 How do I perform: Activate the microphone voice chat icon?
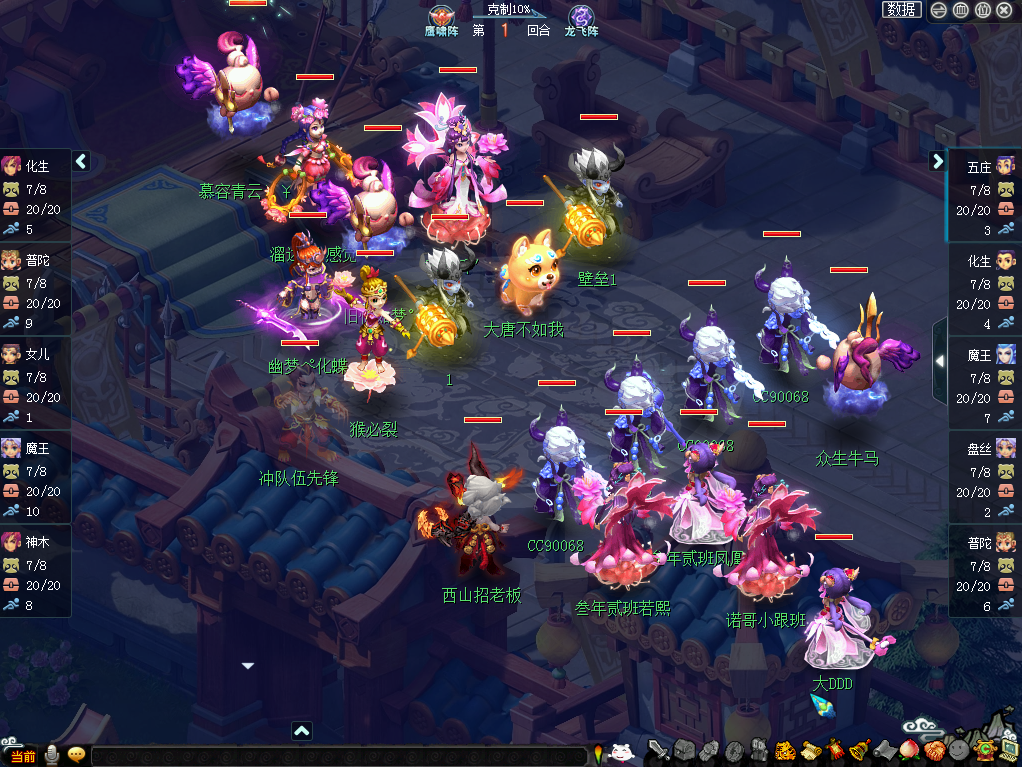(x=52, y=756)
